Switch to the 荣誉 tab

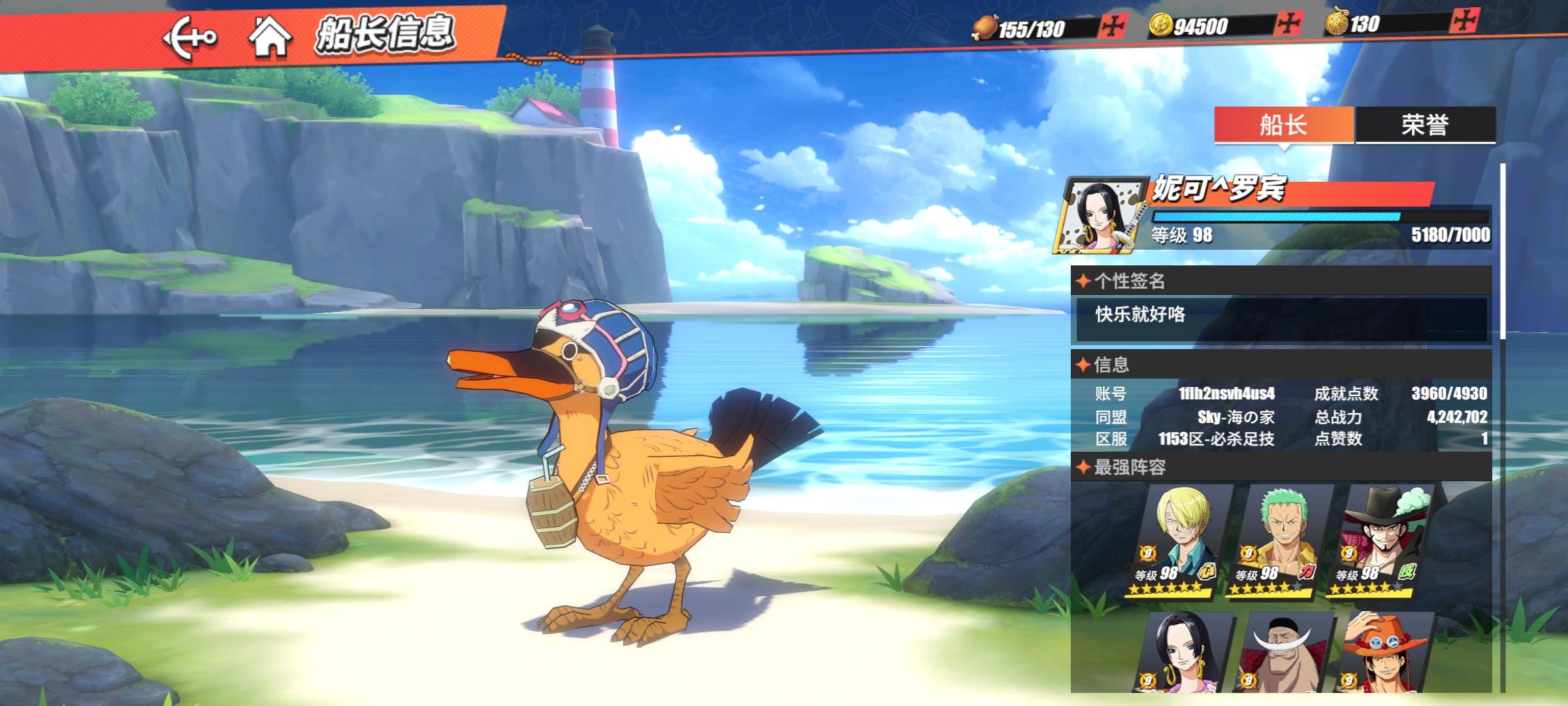click(1425, 124)
